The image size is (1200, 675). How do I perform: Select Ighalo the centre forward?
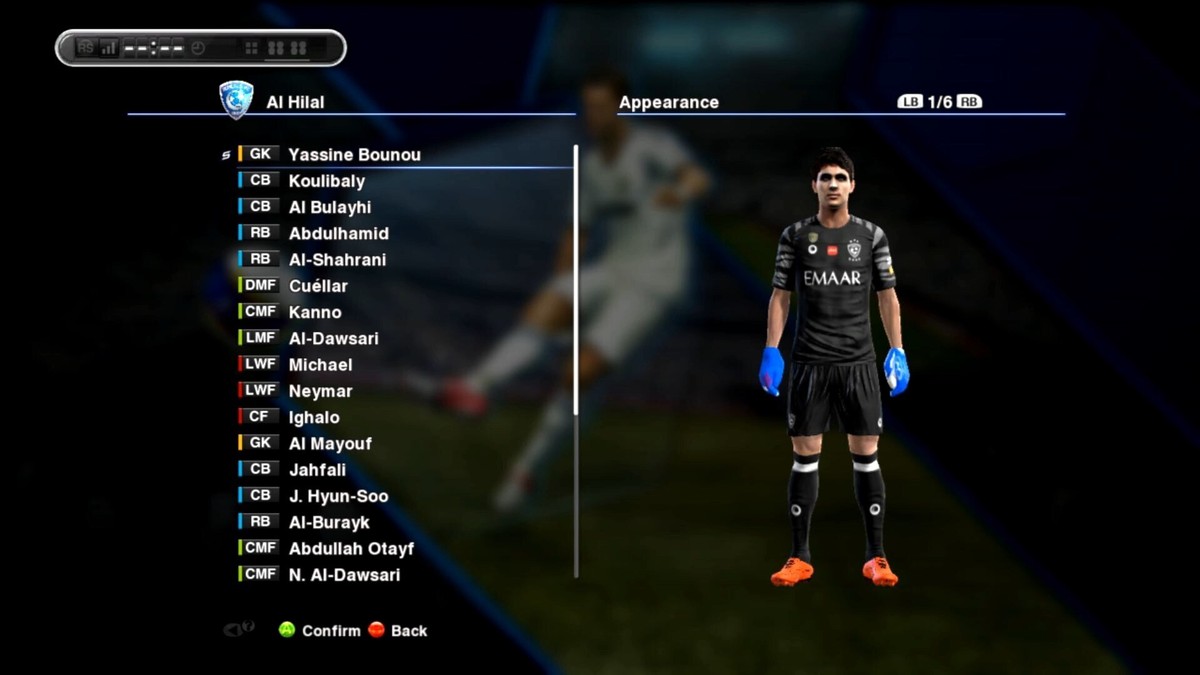314,417
